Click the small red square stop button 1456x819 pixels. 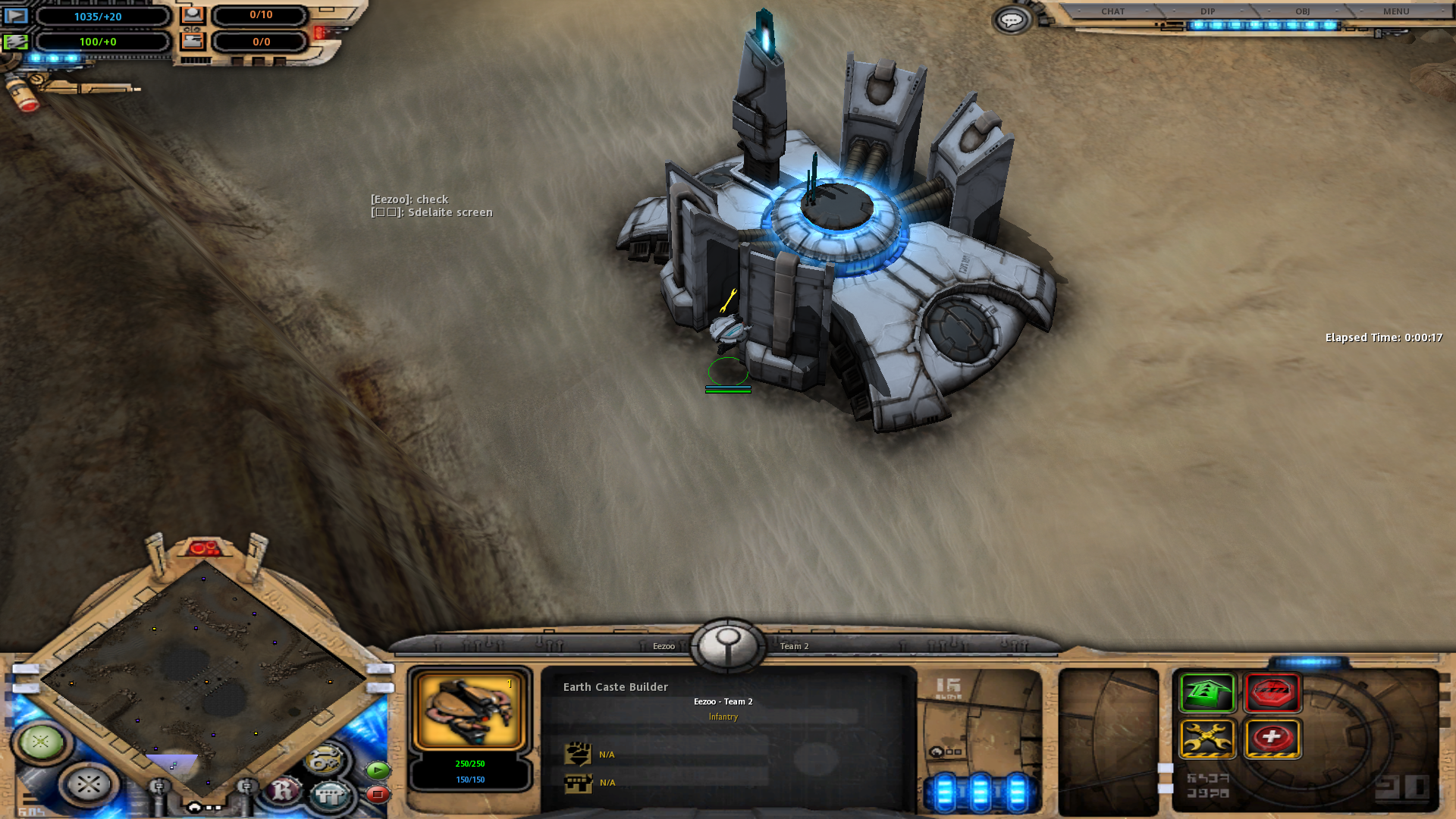coord(378,794)
